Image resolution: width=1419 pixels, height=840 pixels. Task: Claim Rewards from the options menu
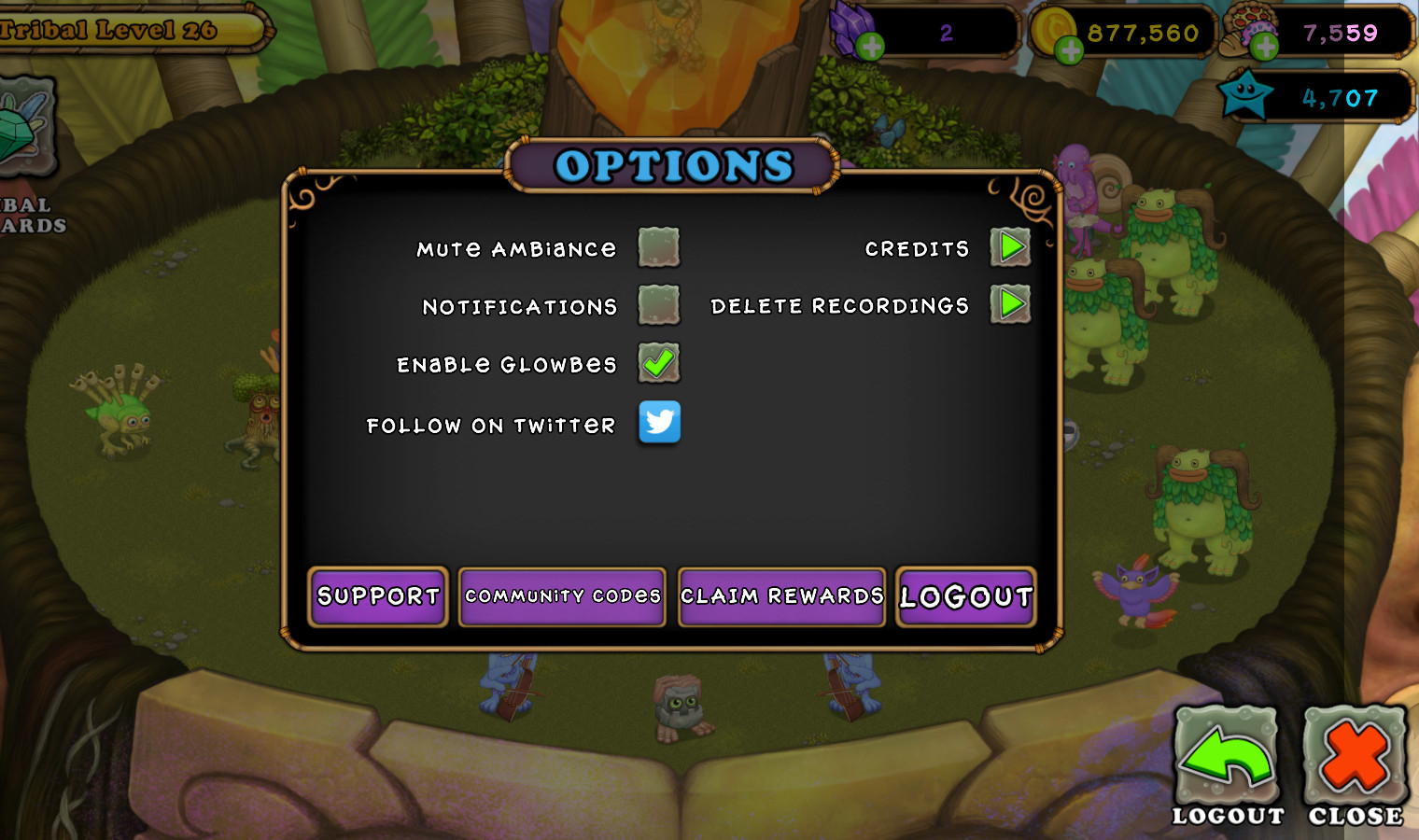coord(781,596)
